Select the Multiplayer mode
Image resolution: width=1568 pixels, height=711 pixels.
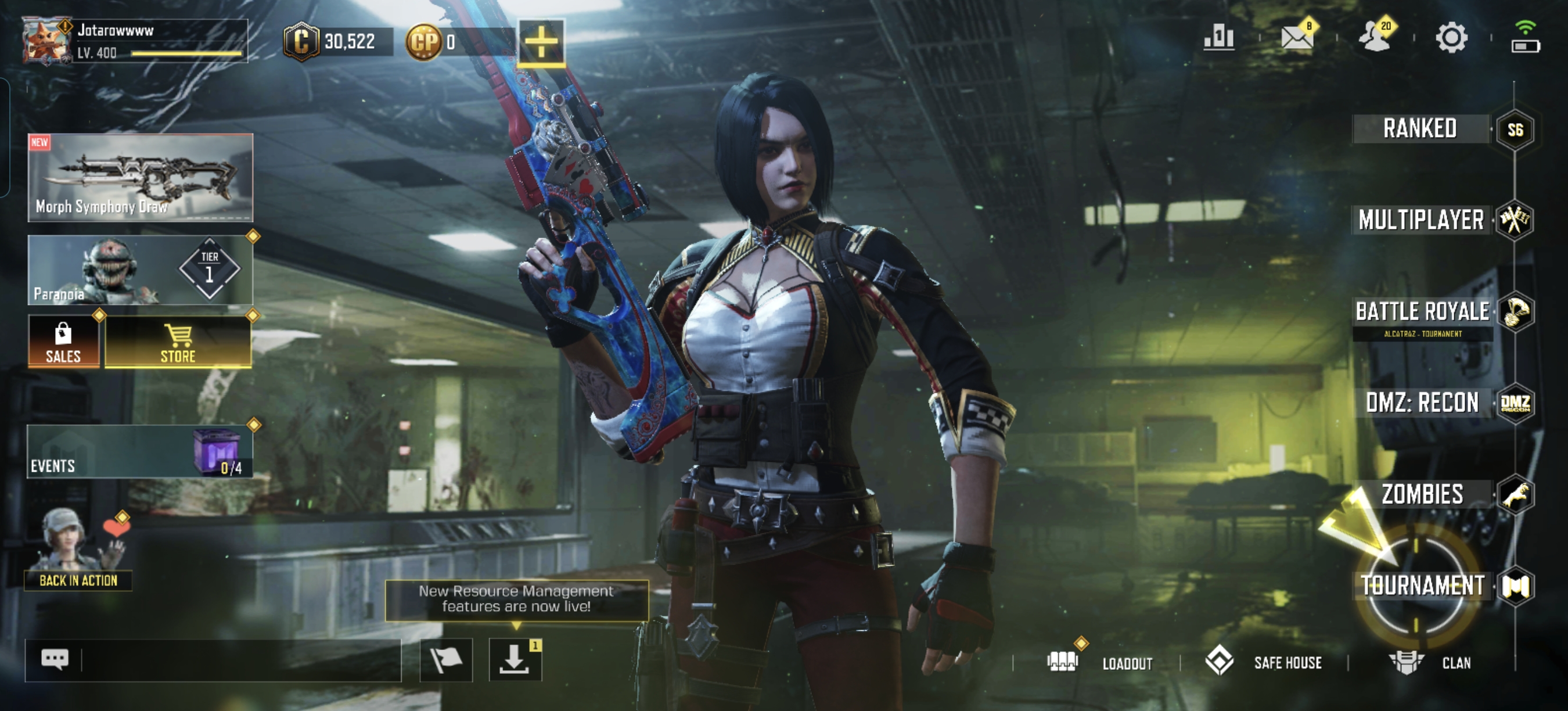1421,220
